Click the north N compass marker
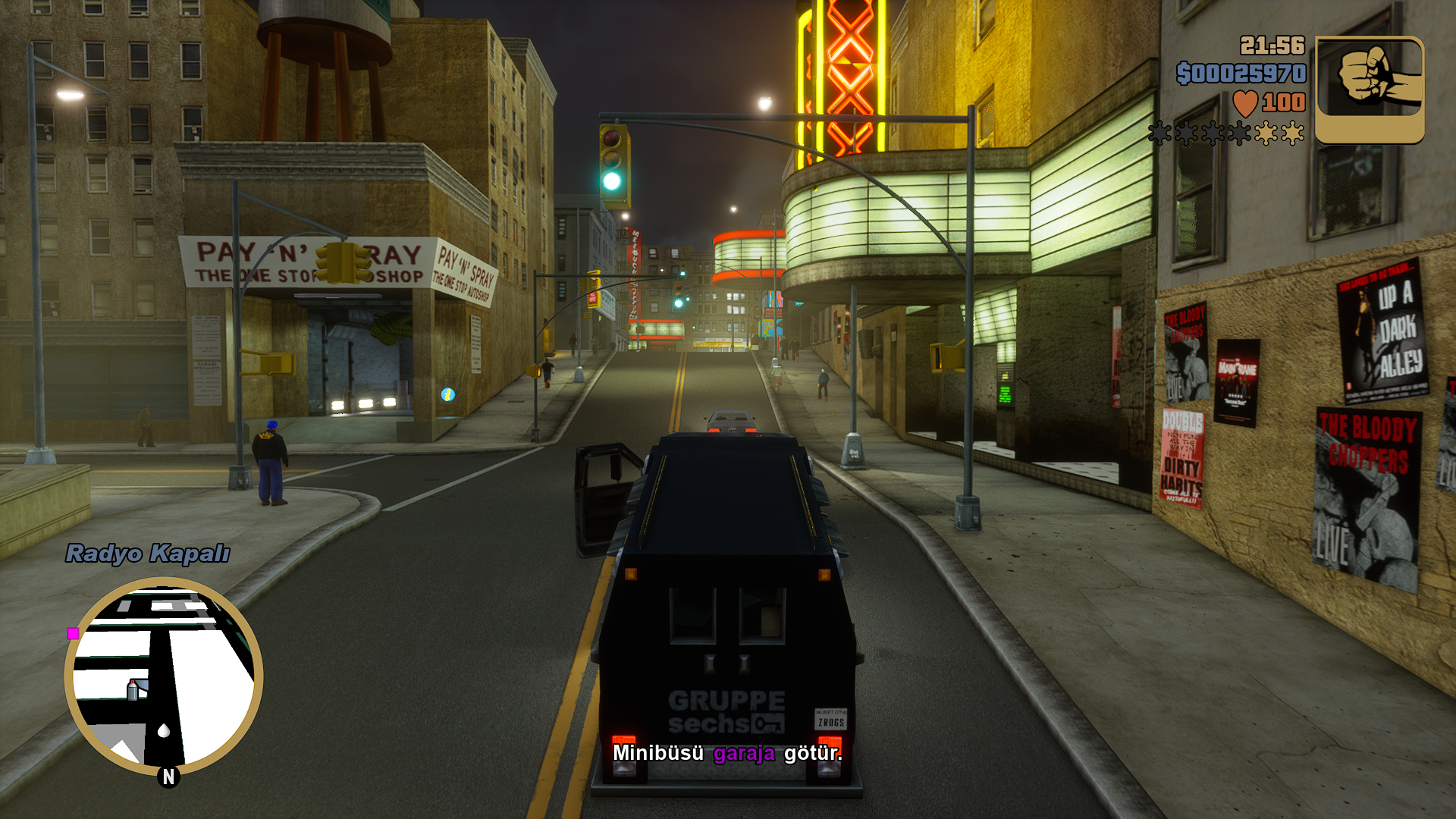This screenshot has width=1456, height=819. (x=168, y=777)
